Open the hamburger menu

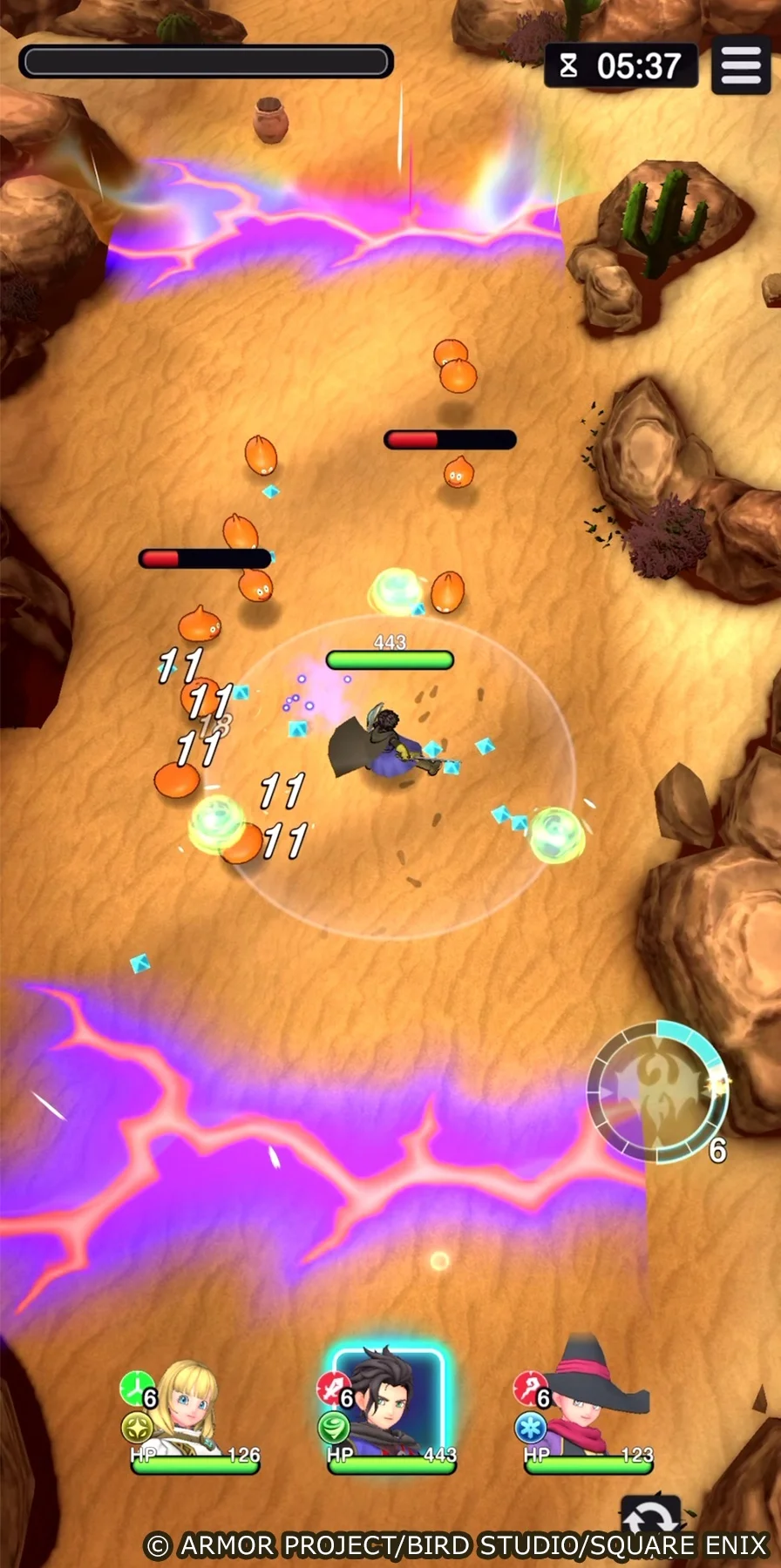click(x=741, y=65)
